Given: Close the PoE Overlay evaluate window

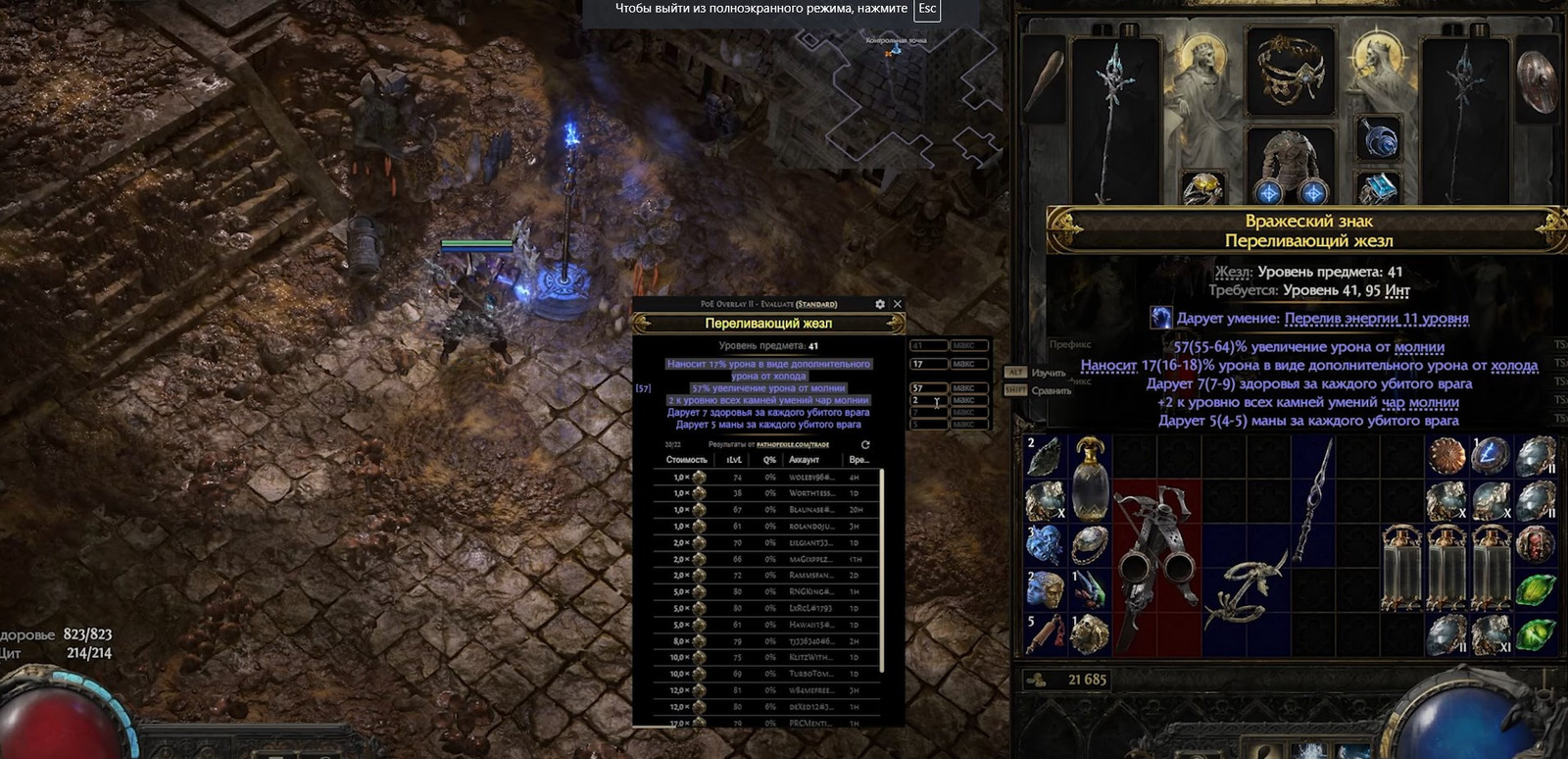Looking at the screenshot, I should 897,304.
